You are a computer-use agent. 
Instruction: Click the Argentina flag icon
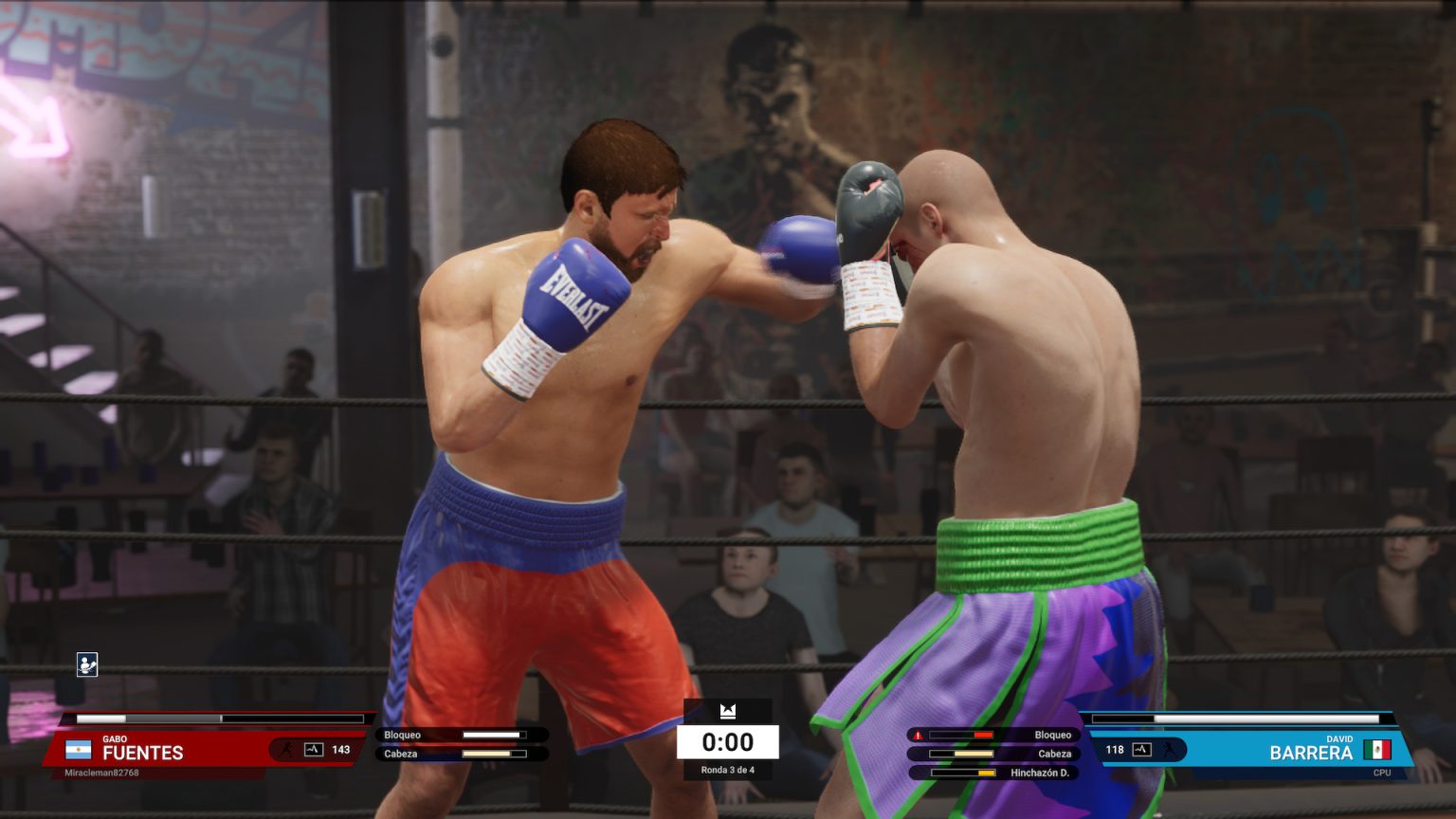(x=78, y=751)
